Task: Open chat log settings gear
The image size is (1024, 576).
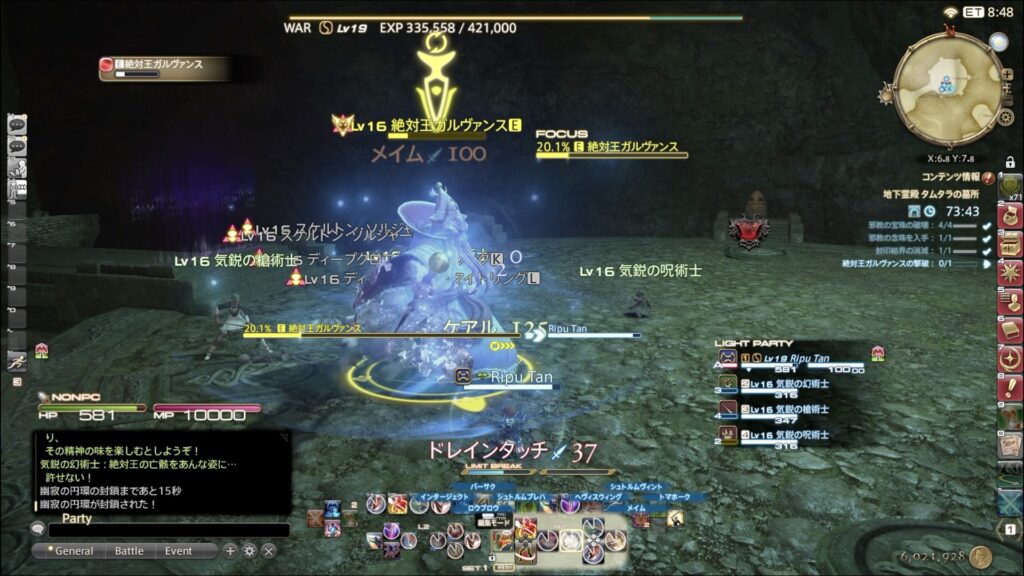Action: [x=249, y=551]
